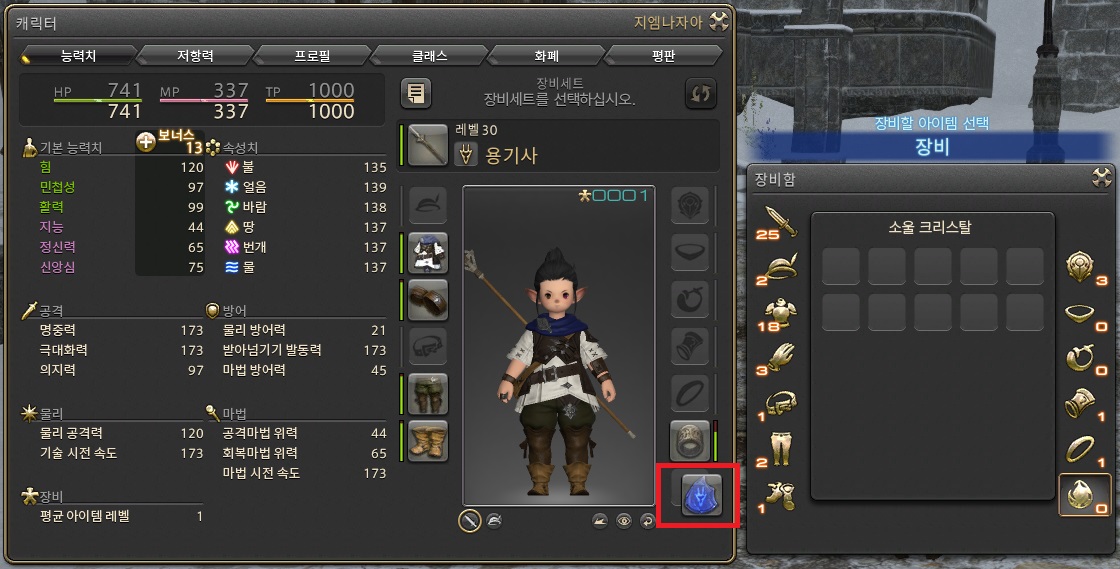Show the 화폐 tab
Viewport: 1120px width, 569px height.
[x=548, y=56]
